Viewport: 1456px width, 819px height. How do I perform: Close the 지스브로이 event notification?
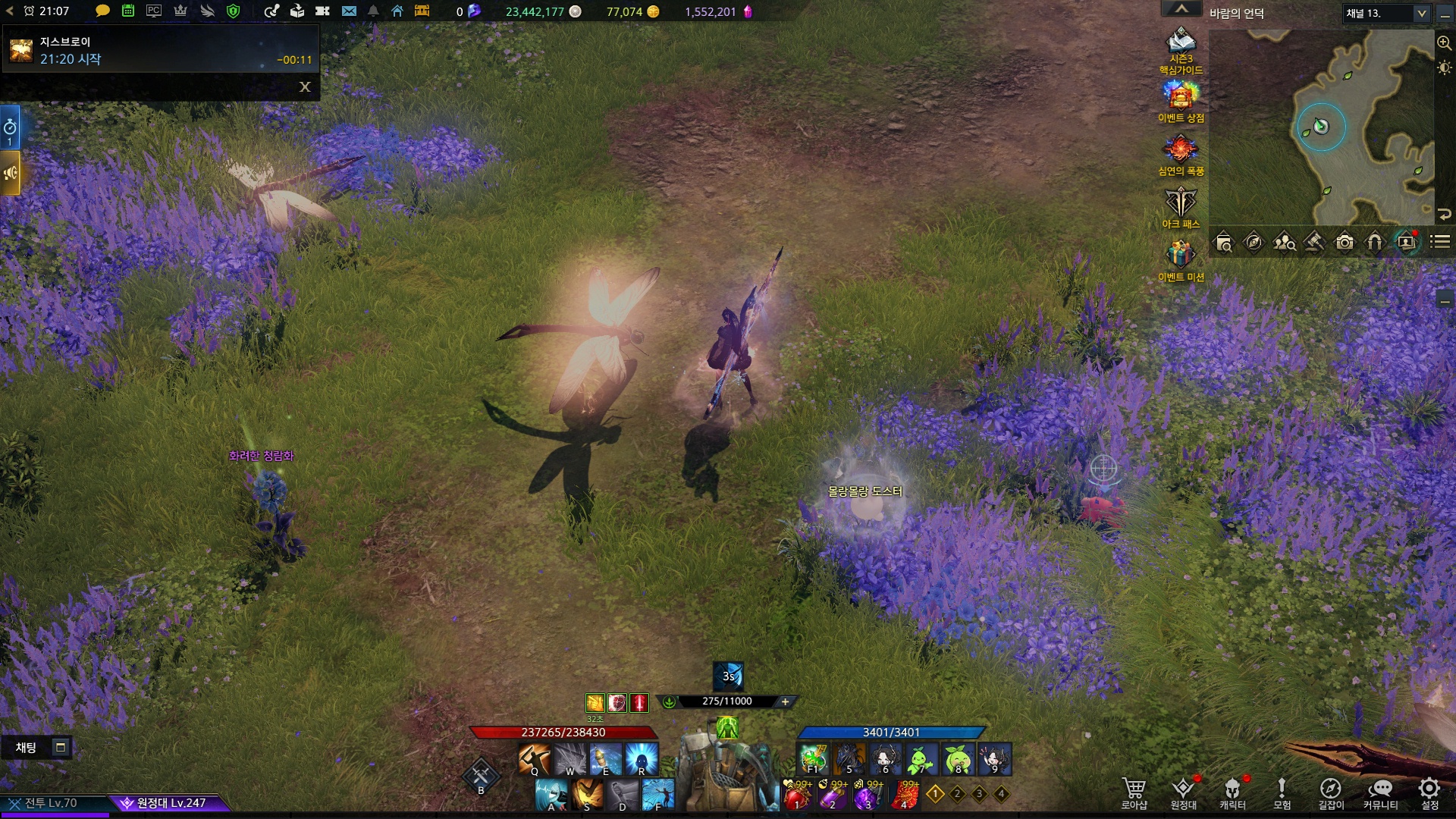pos(305,87)
